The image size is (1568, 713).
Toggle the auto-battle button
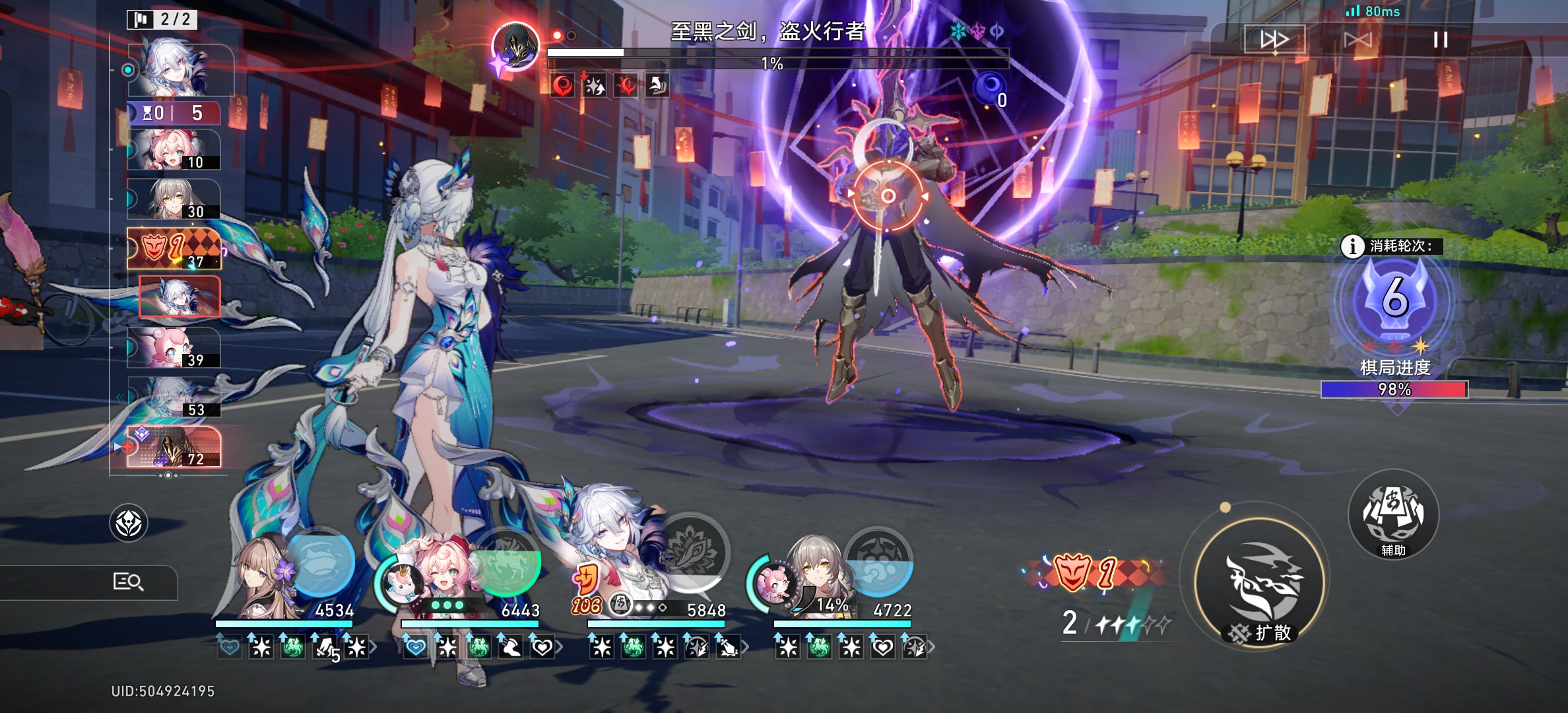click(x=1357, y=40)
